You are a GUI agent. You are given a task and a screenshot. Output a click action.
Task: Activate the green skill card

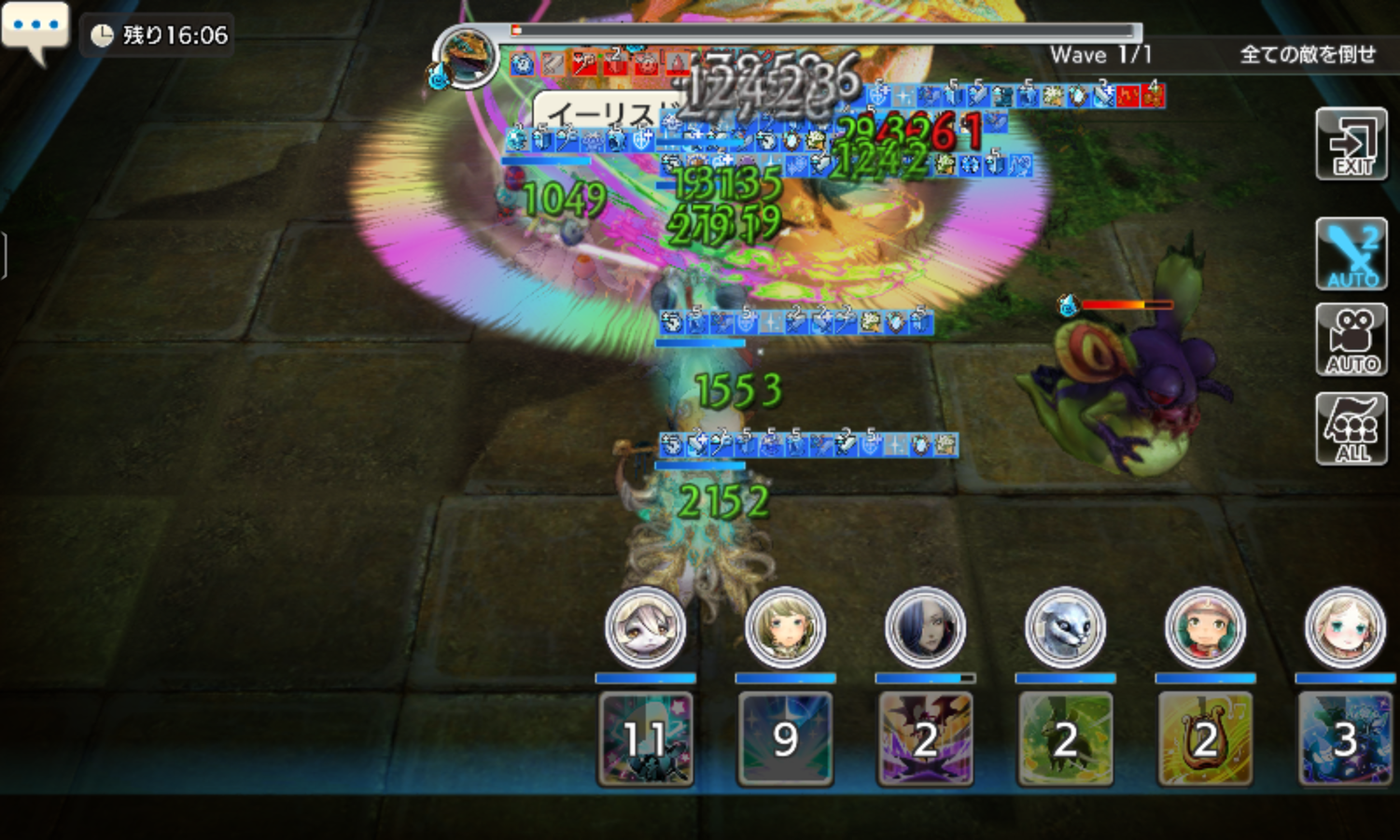[x=1066, y=738]
